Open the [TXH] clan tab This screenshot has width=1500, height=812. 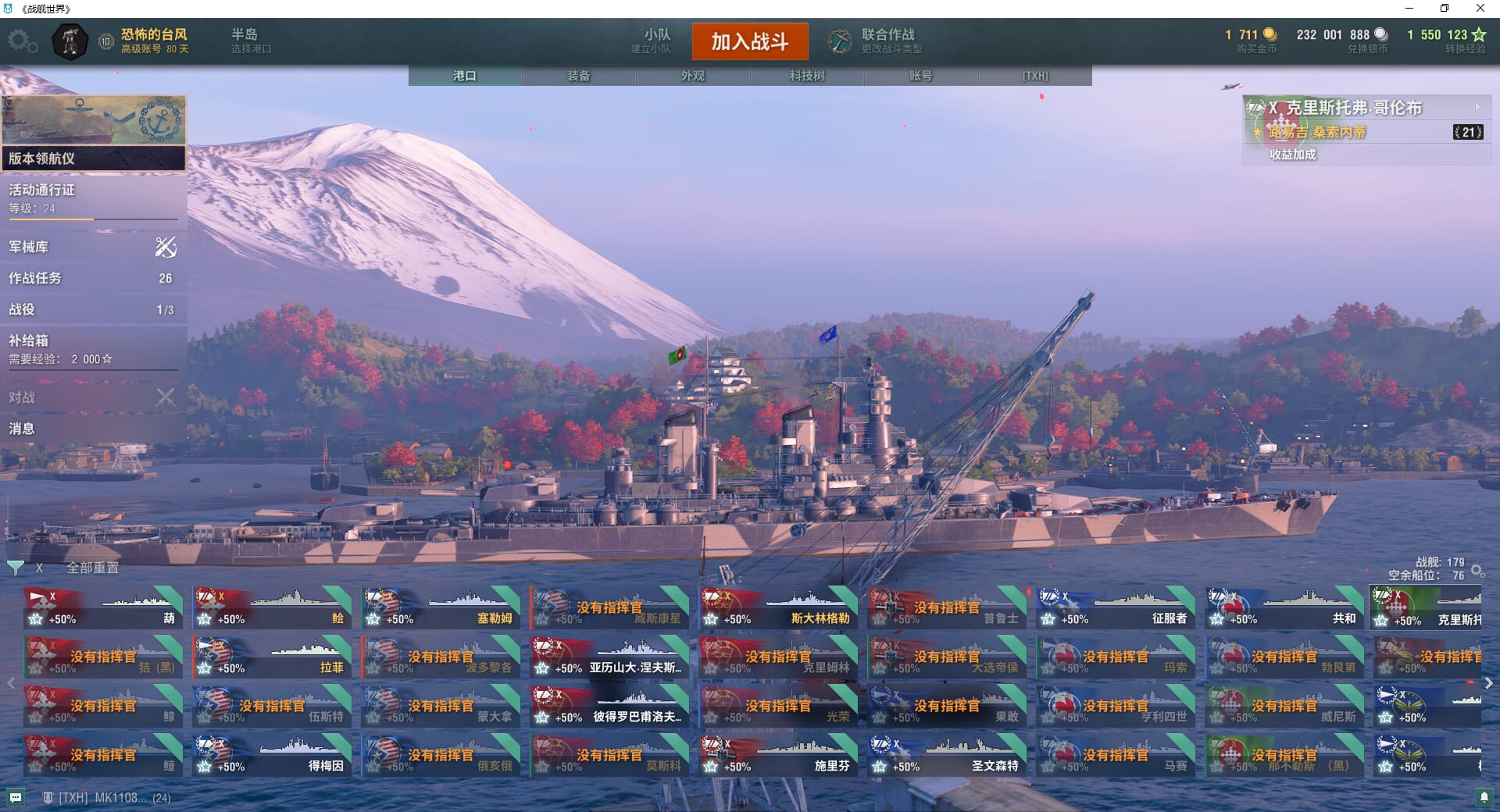click(x=1034, y=76)
